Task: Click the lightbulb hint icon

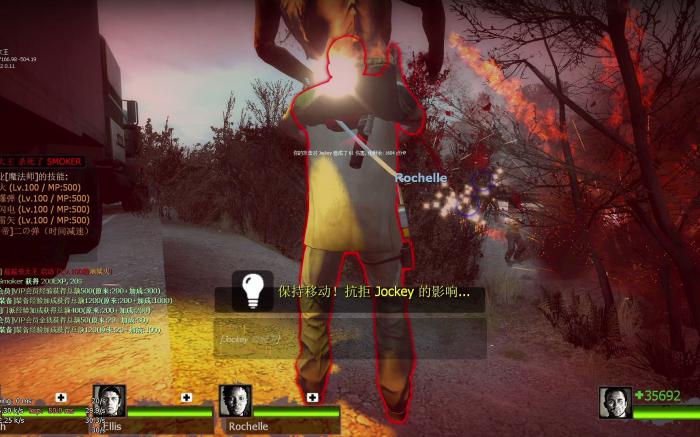Action: (253, 290)
